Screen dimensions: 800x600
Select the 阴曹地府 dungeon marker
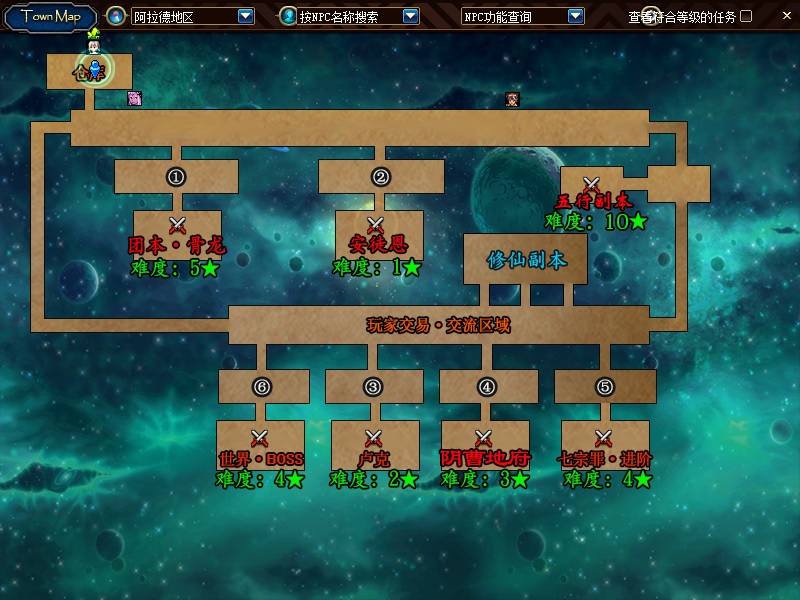(x=485, y=438)
